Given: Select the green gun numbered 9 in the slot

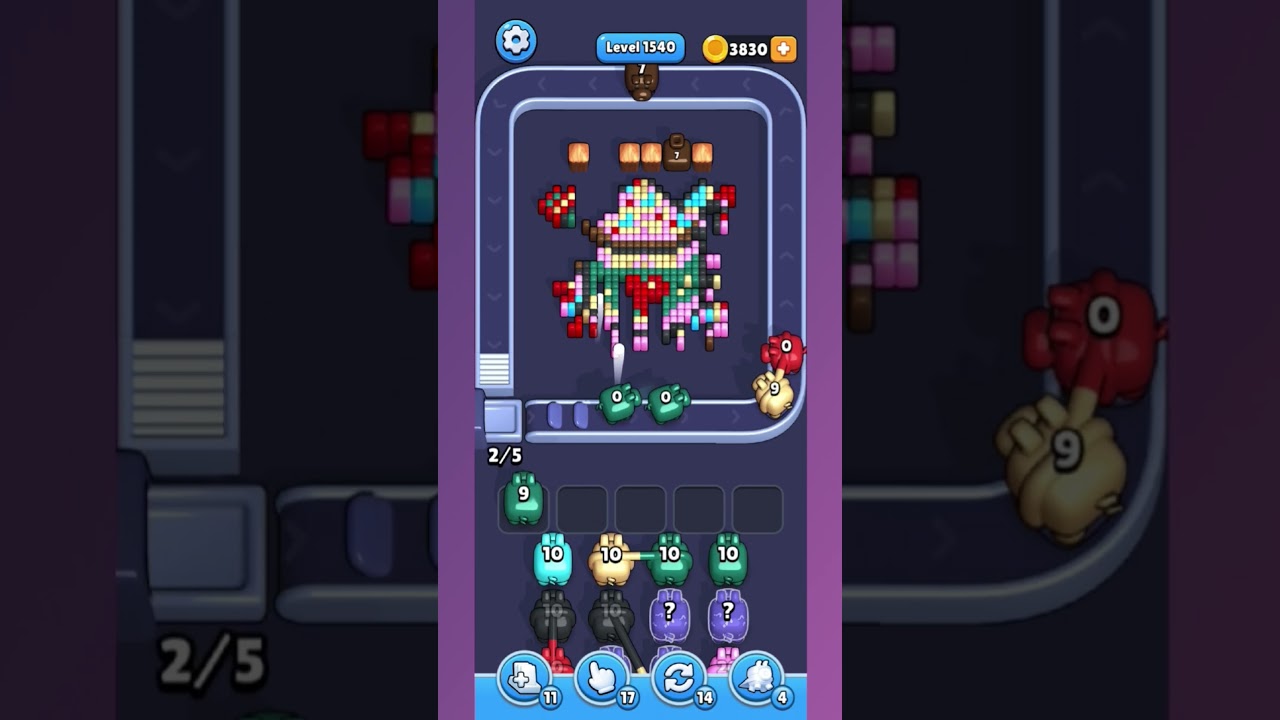Looking at the screenshot, I should 522,505.
